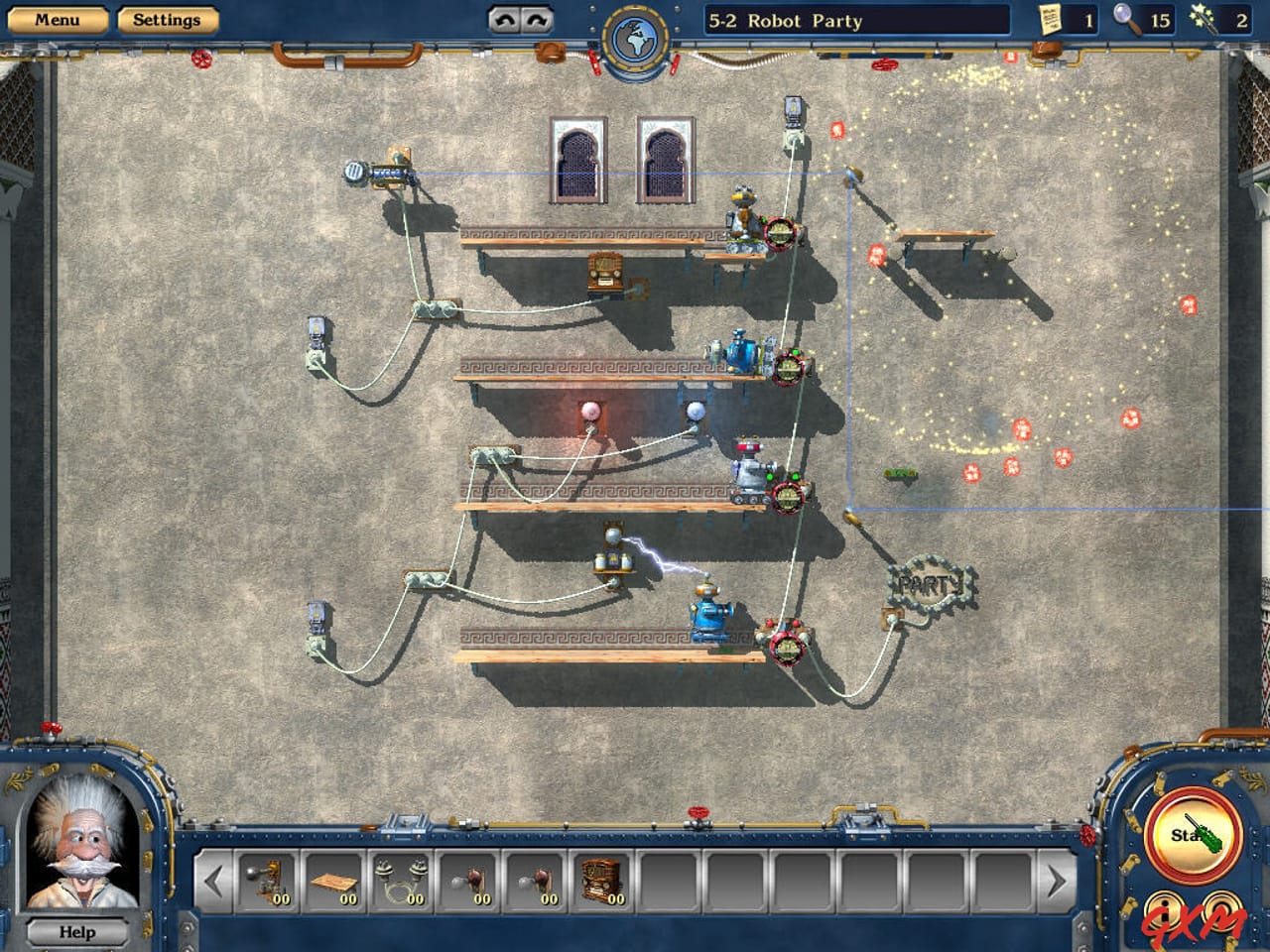The width and height of the screenshot is (1270, 952).
Task: Select the lever machine part in first slot
Action: tap(266, 879)
